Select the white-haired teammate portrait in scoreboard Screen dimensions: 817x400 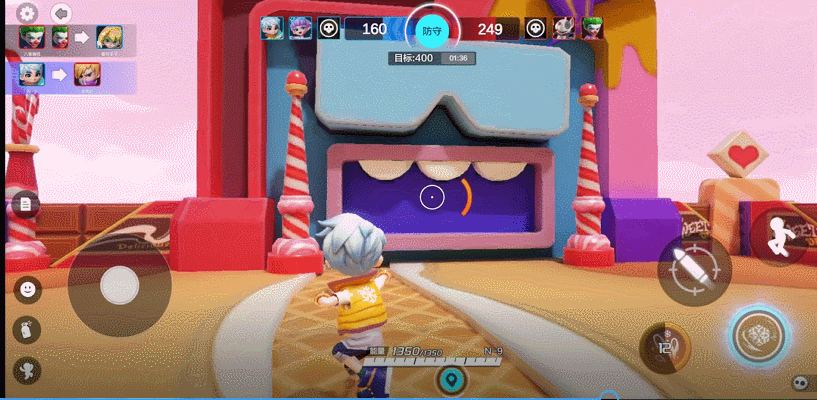[x=271, y=27]
